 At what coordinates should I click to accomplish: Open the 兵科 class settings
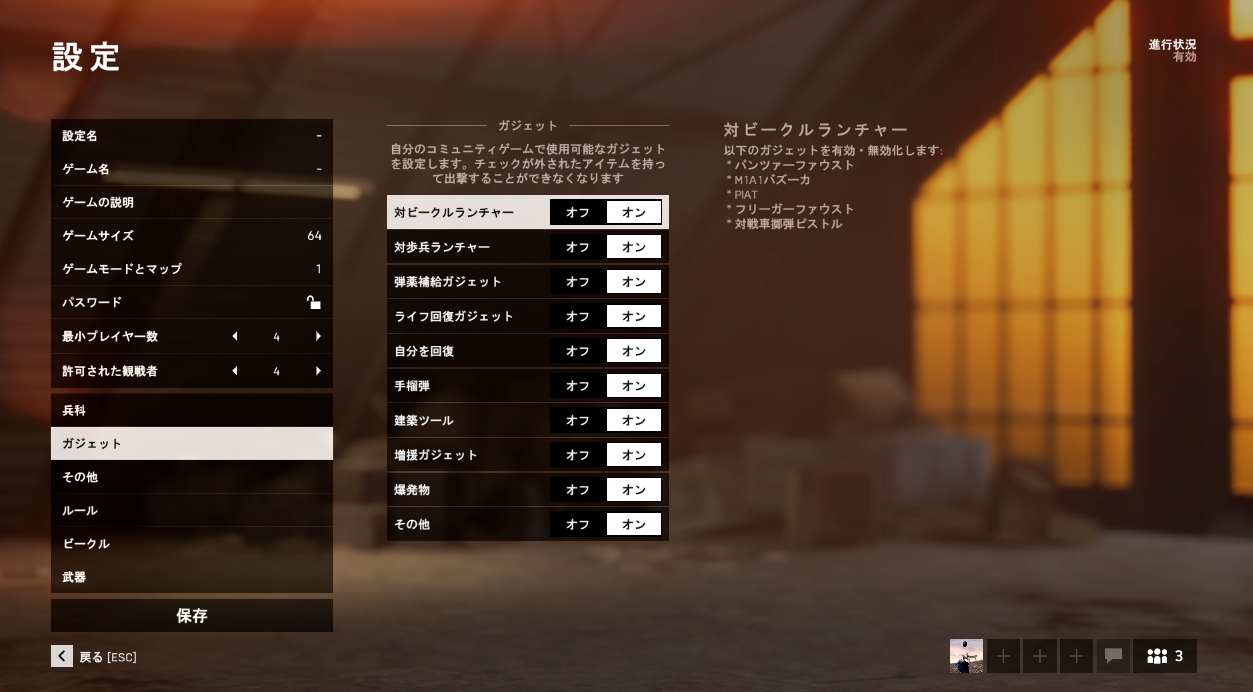click(191, 411)
